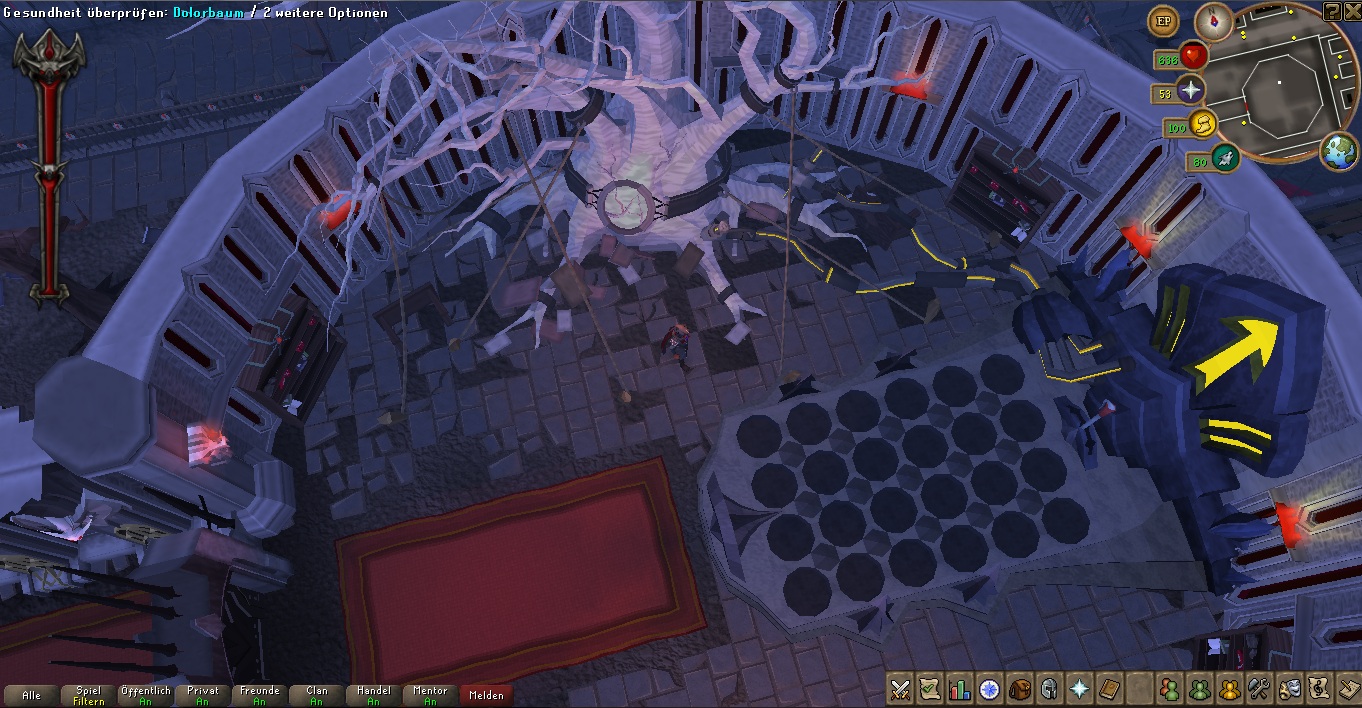The image size is (1362, 708).
Task: Open the combat styles tab with crossed swords
Action: pyautogui.click(x=901, y=689)
